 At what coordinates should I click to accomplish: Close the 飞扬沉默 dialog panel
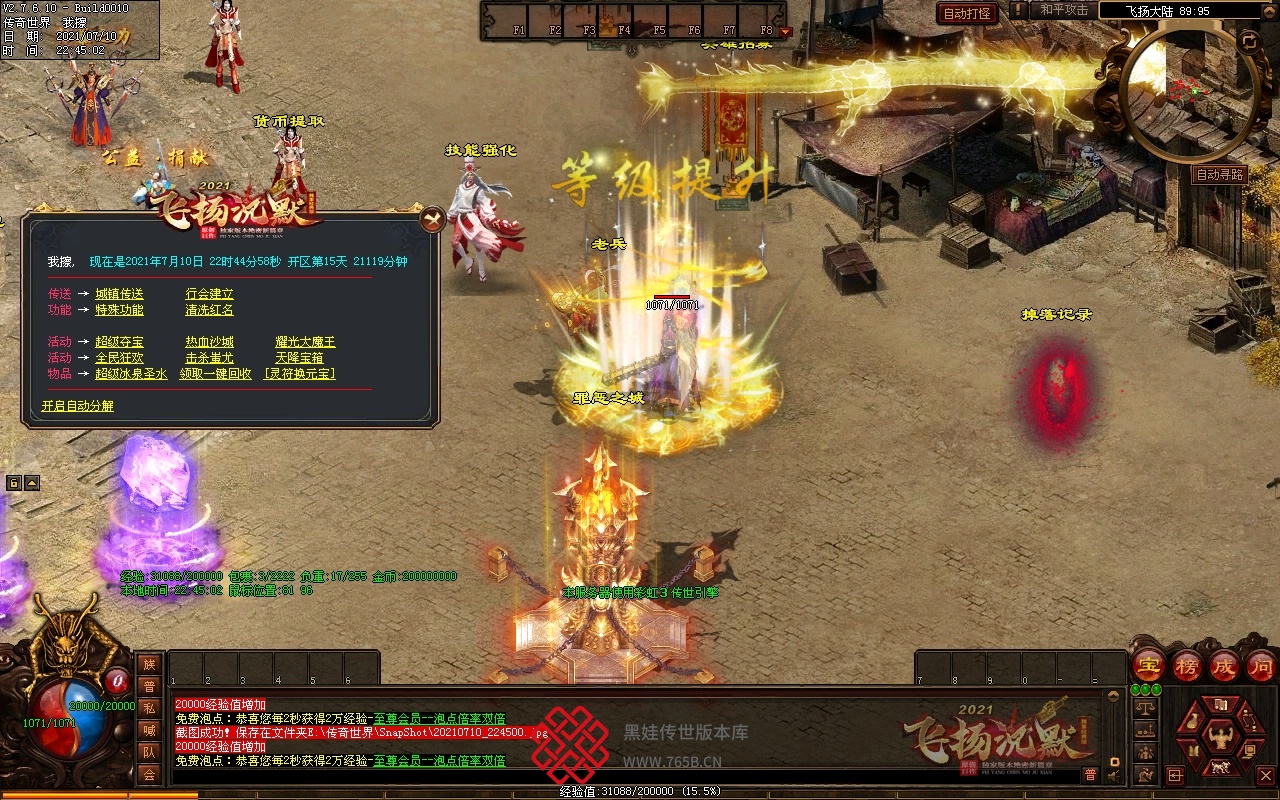point(432,219)
